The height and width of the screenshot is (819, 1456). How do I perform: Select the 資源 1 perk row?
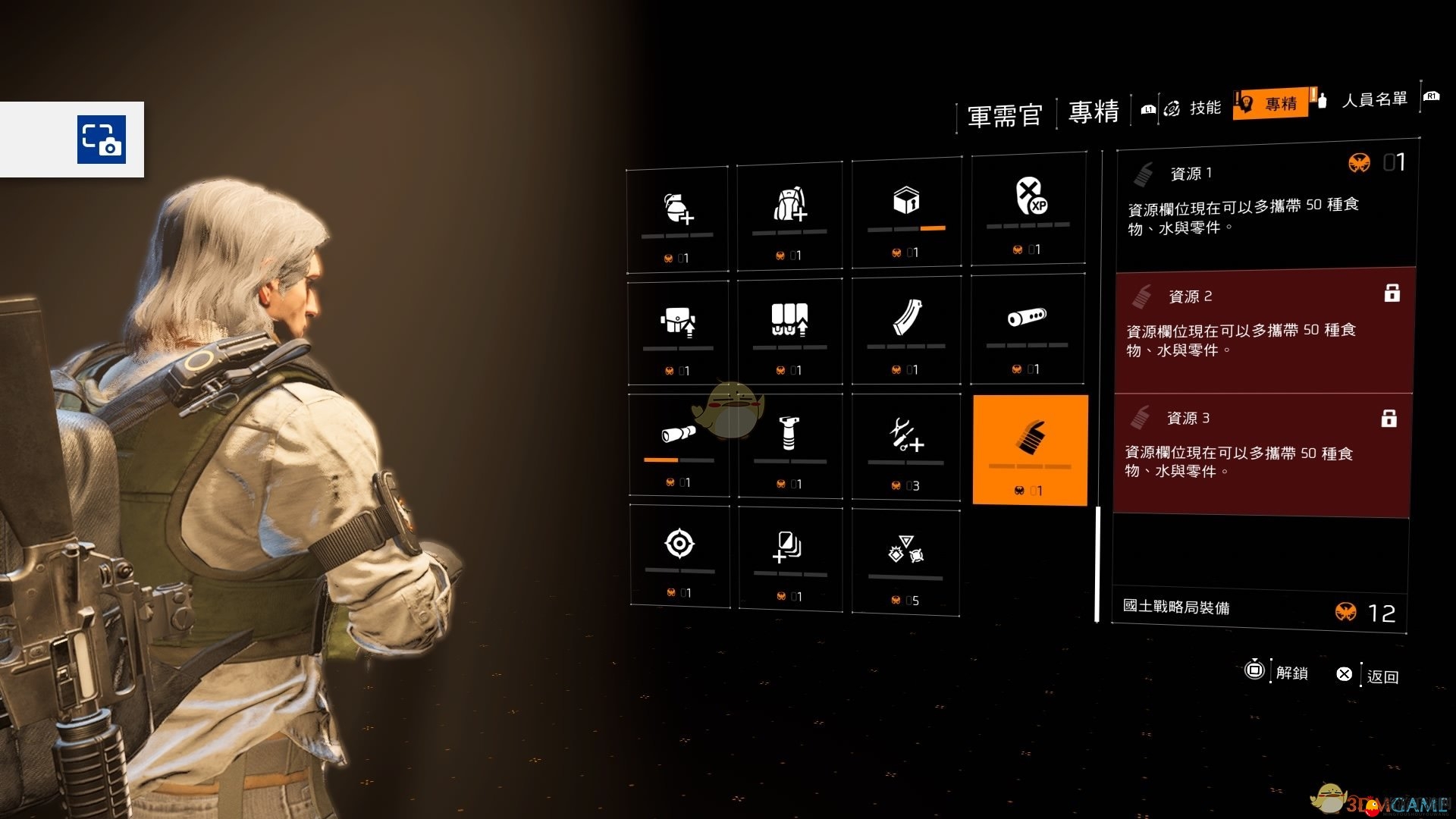point(1266,205)
